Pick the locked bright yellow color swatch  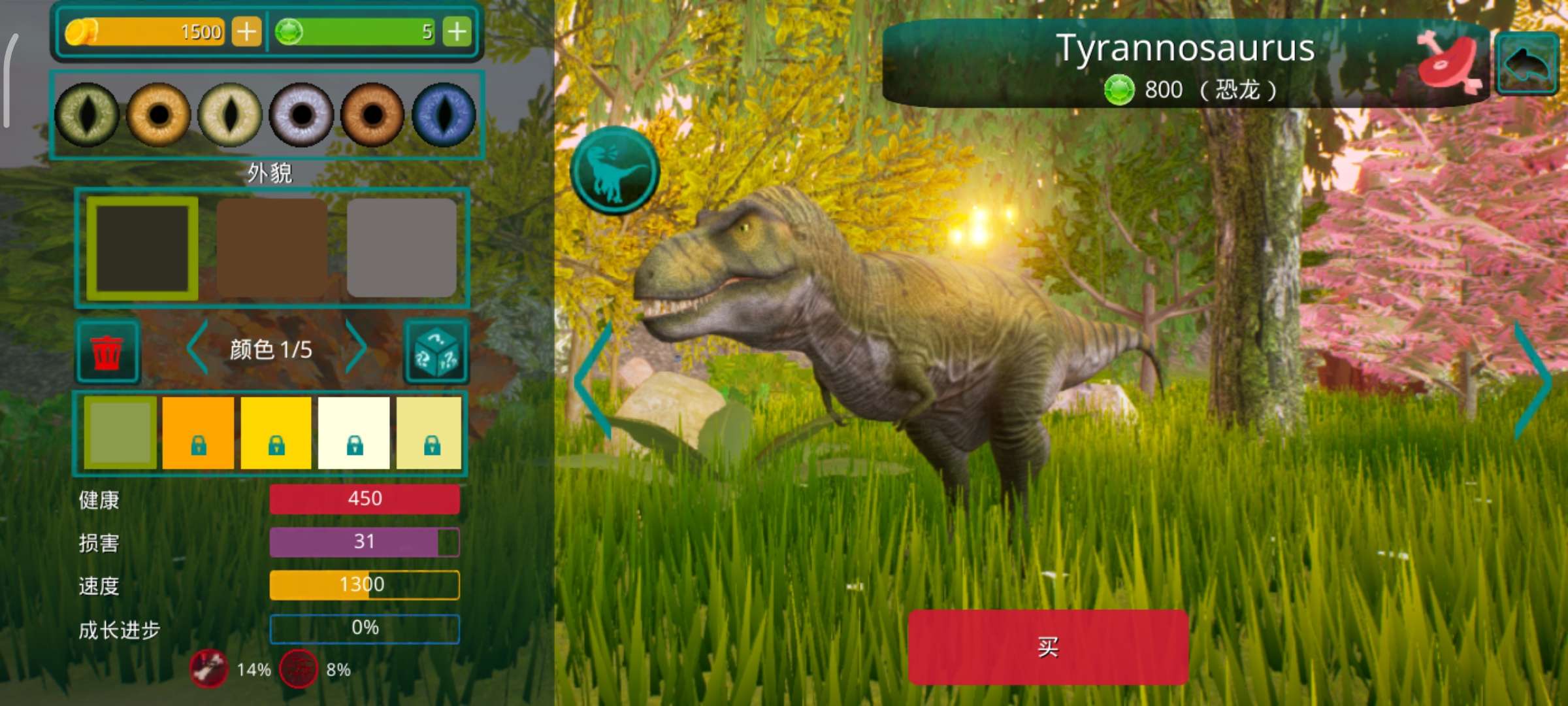(x=276, y=432)
